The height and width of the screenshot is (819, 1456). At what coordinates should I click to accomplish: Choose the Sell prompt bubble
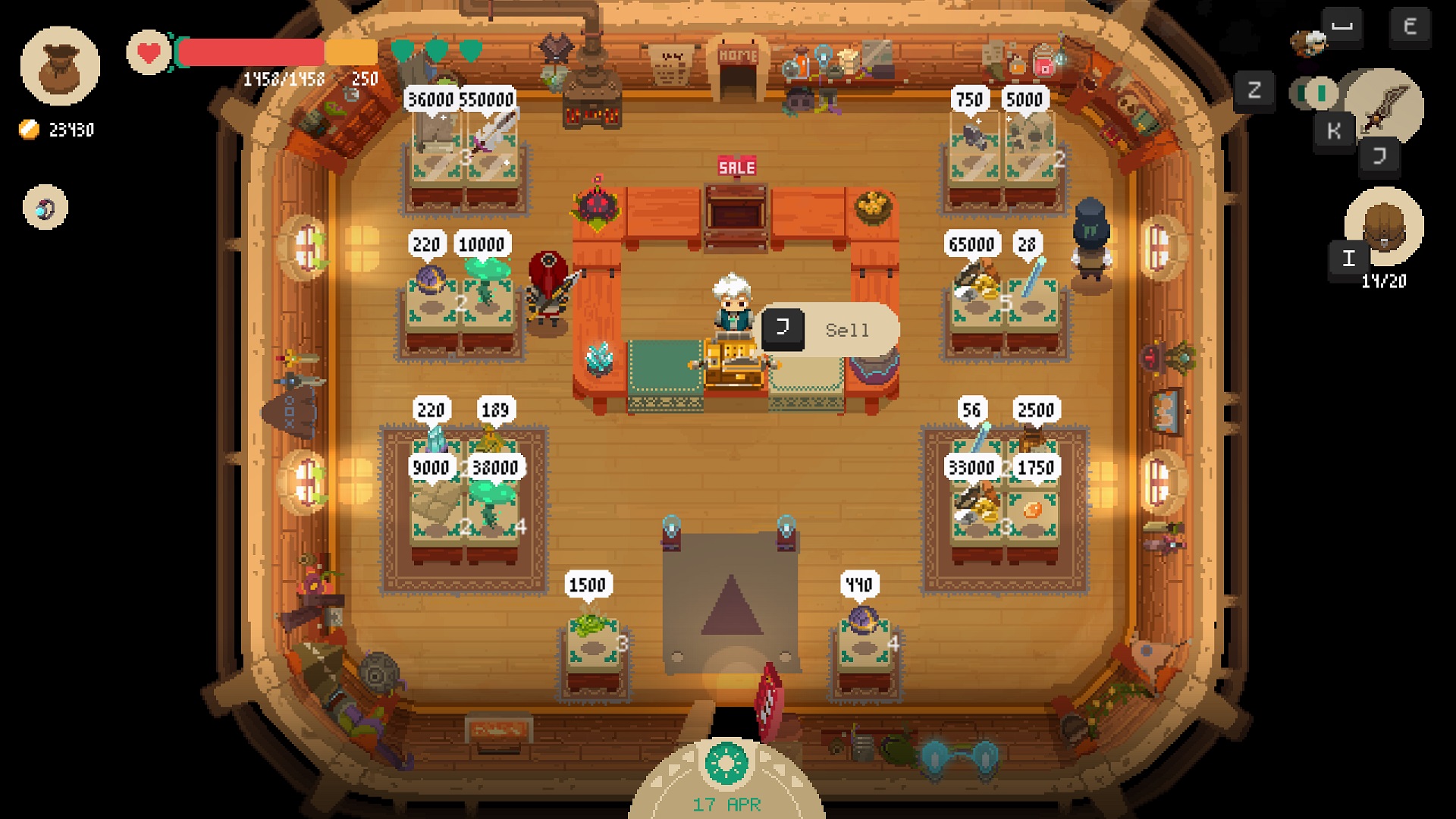[830, 330]
